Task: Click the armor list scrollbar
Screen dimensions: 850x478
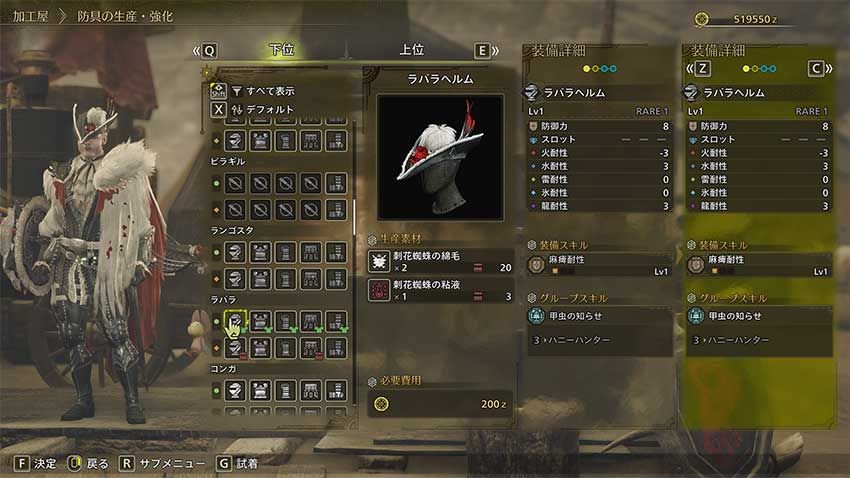Action: (x=355, y=210)
